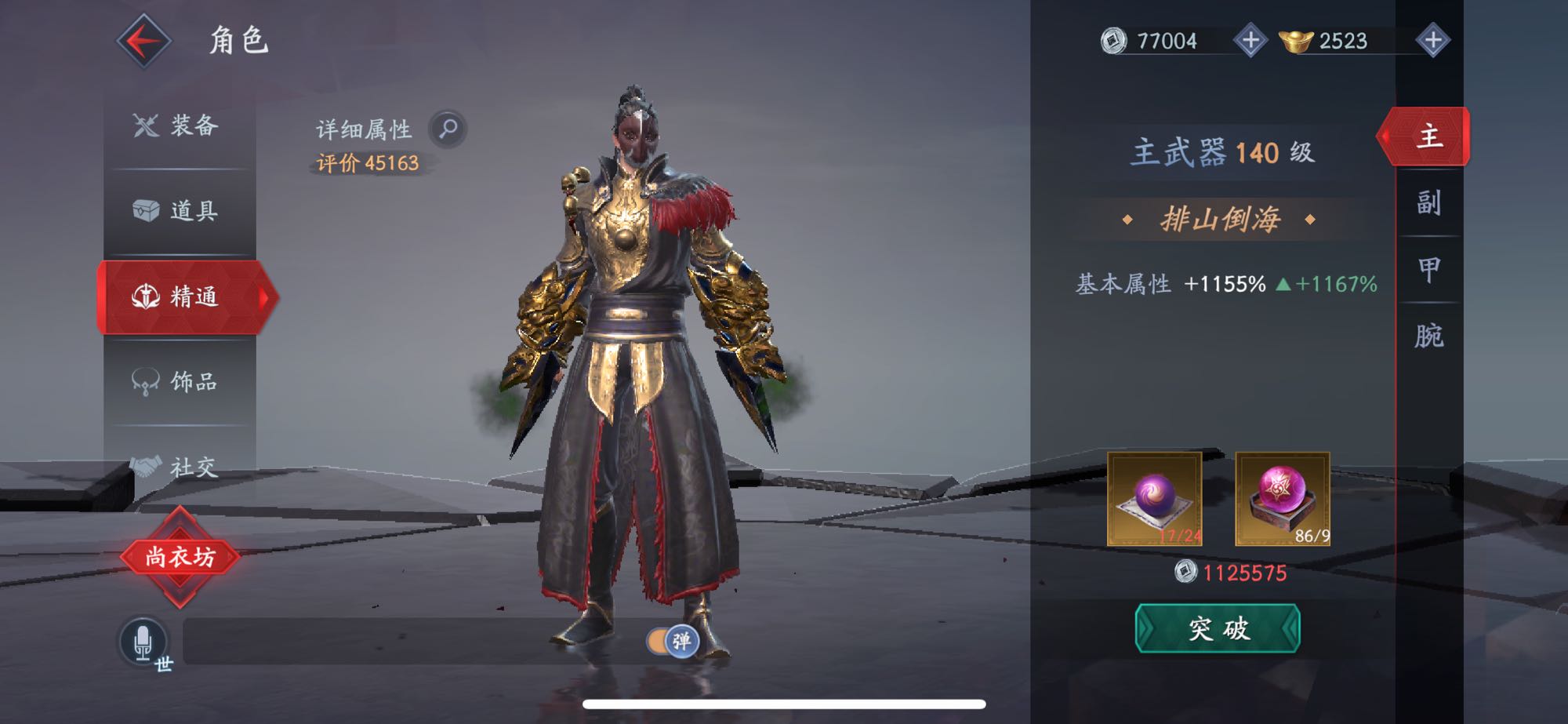This screenshot has height=724, width=1568.
Task: Inspect the purple swirl orb material
Action: click(x=1154, y=499)
